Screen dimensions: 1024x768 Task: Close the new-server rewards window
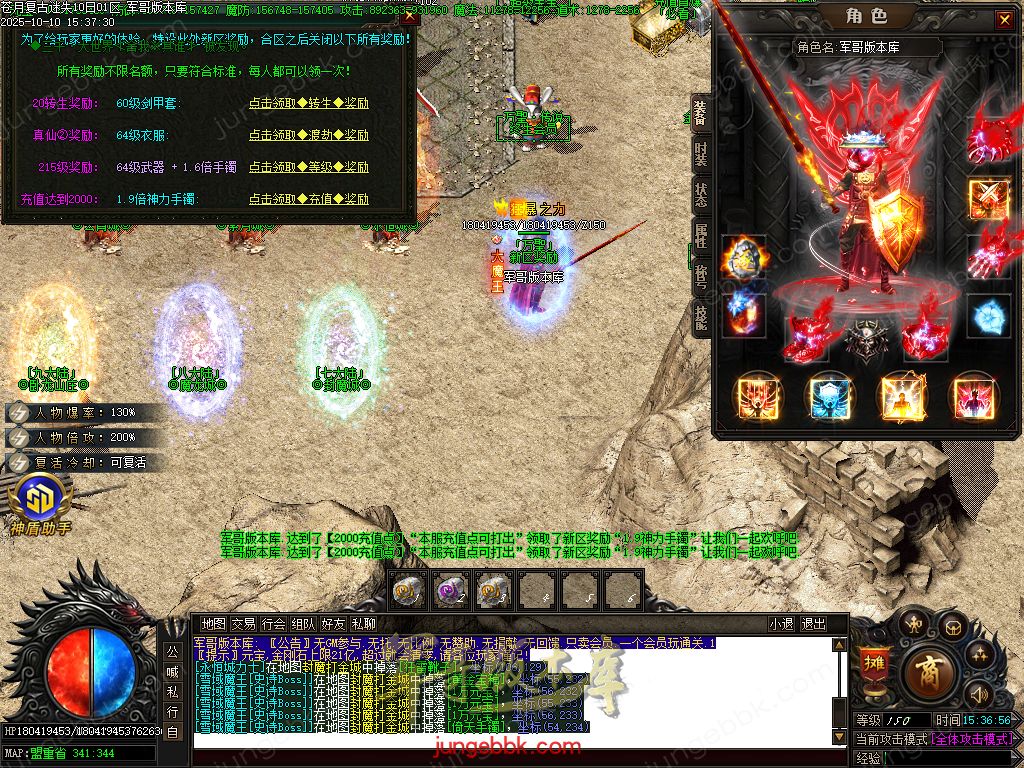click(x=410, y=17)
